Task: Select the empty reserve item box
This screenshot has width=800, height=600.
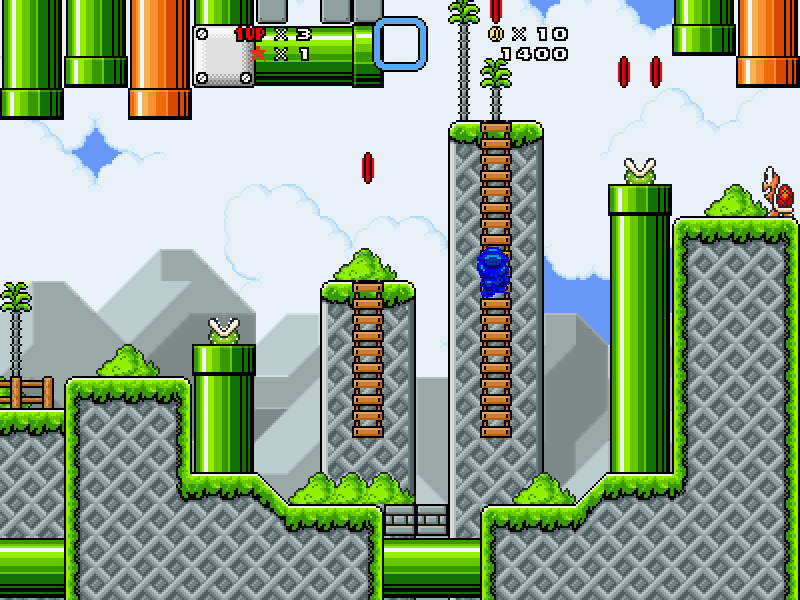Action: (x=400, y=43)
